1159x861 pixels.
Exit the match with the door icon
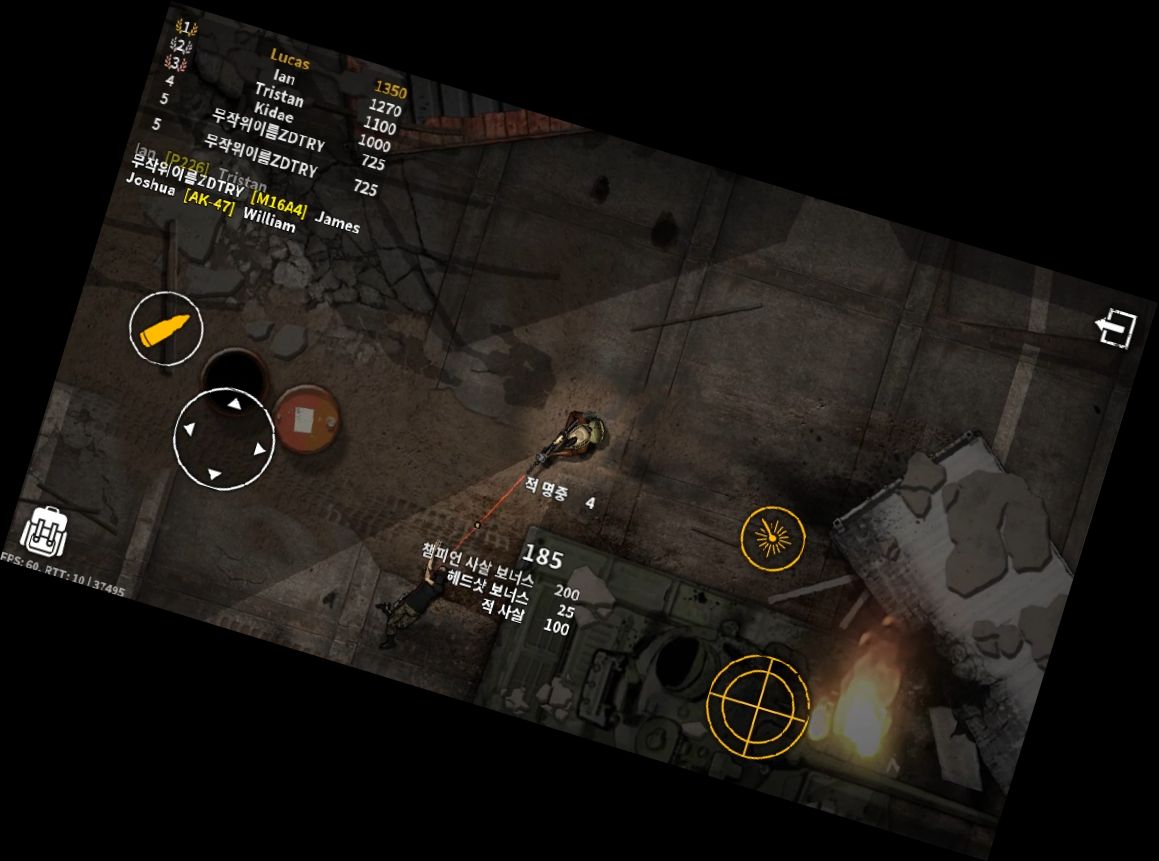pos(1116,328)
